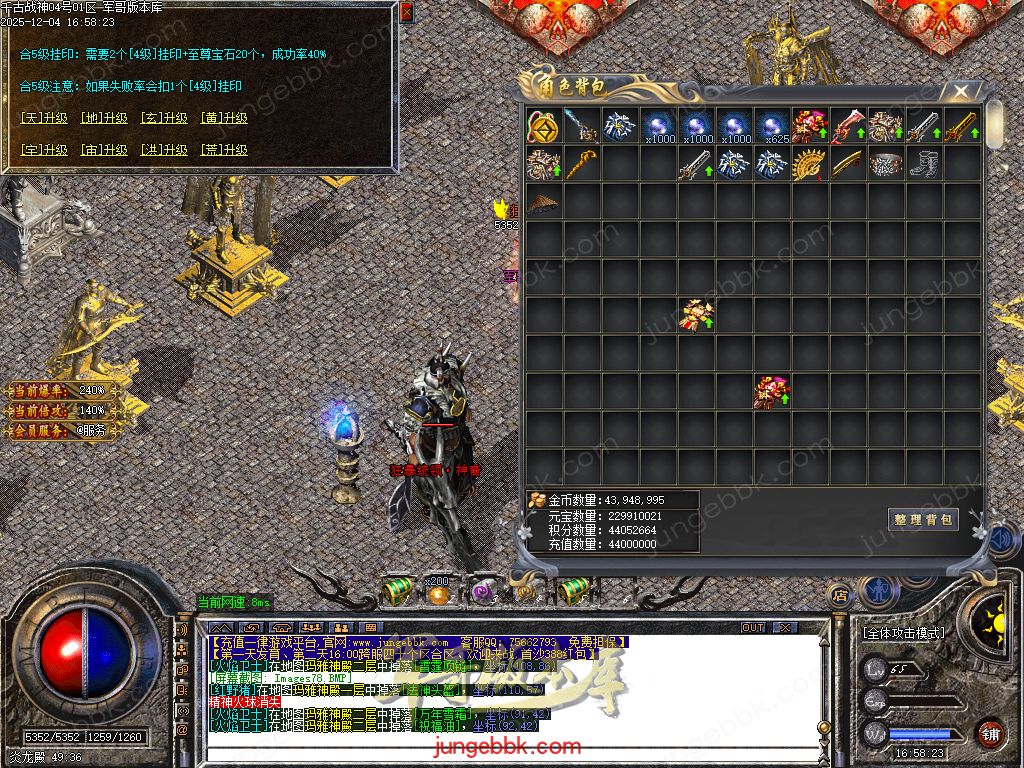
Task: Select the [玄]升级 upgrade link
Action: 164,118
